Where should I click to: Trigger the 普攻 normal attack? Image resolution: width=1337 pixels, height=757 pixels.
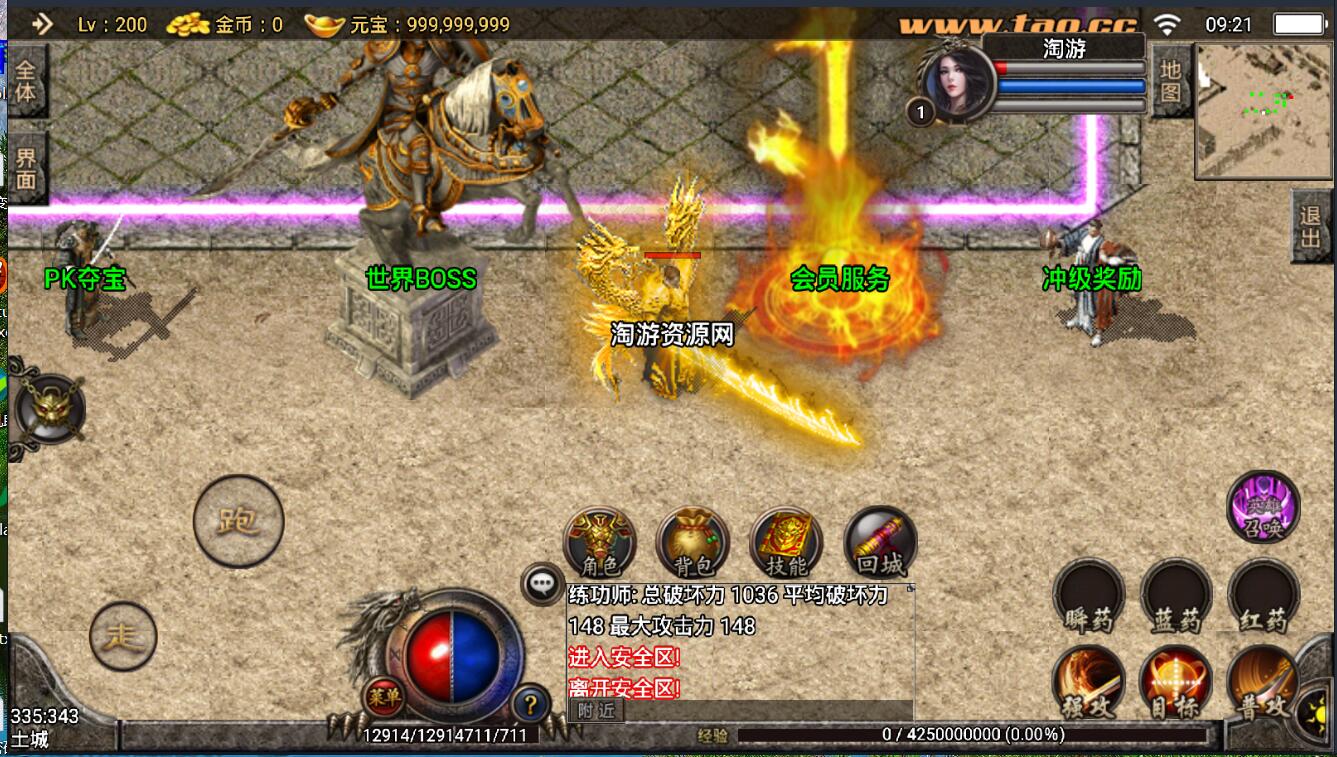point(1263,683)
